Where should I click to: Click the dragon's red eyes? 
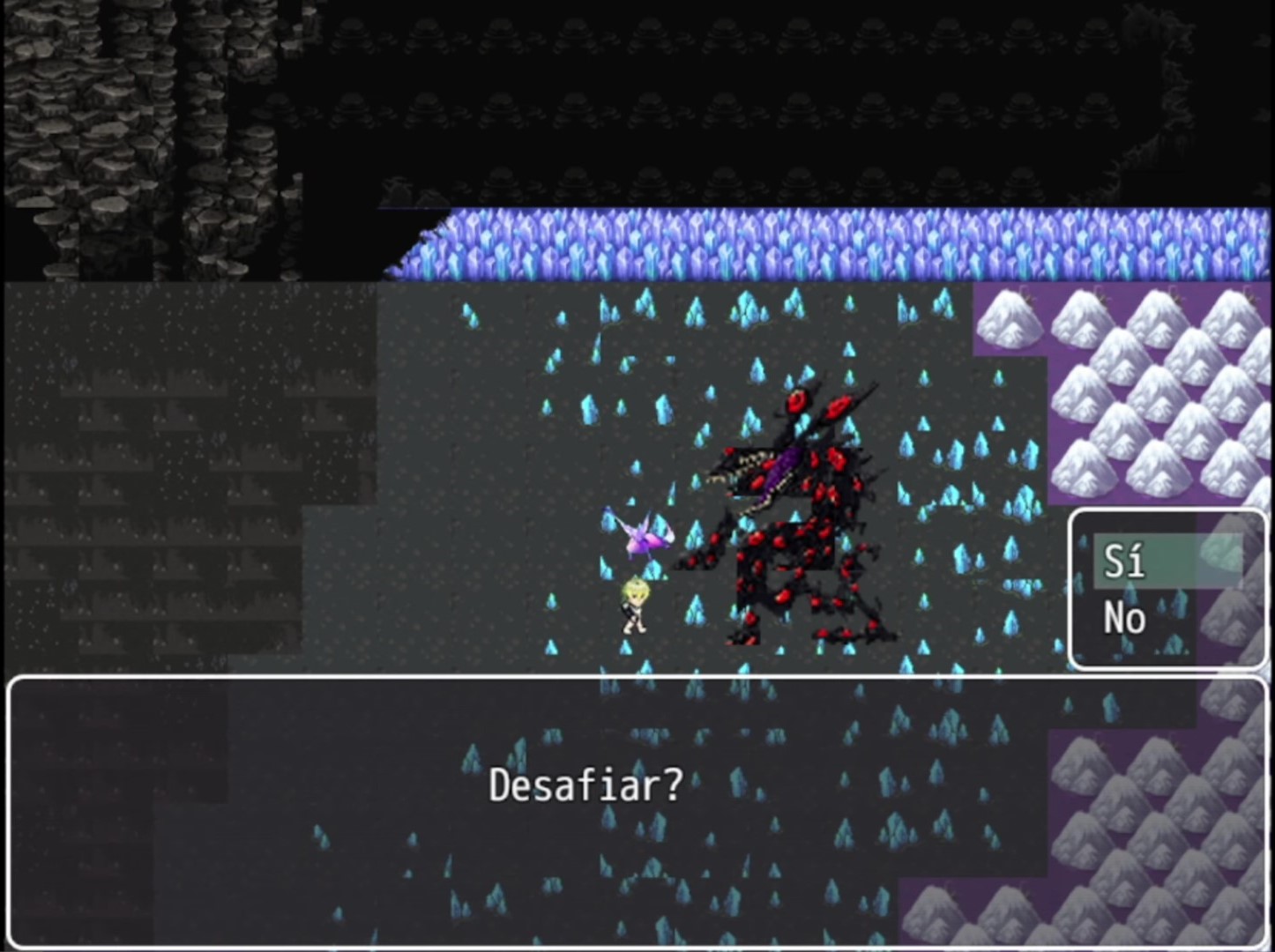click(x=796, y=401)
